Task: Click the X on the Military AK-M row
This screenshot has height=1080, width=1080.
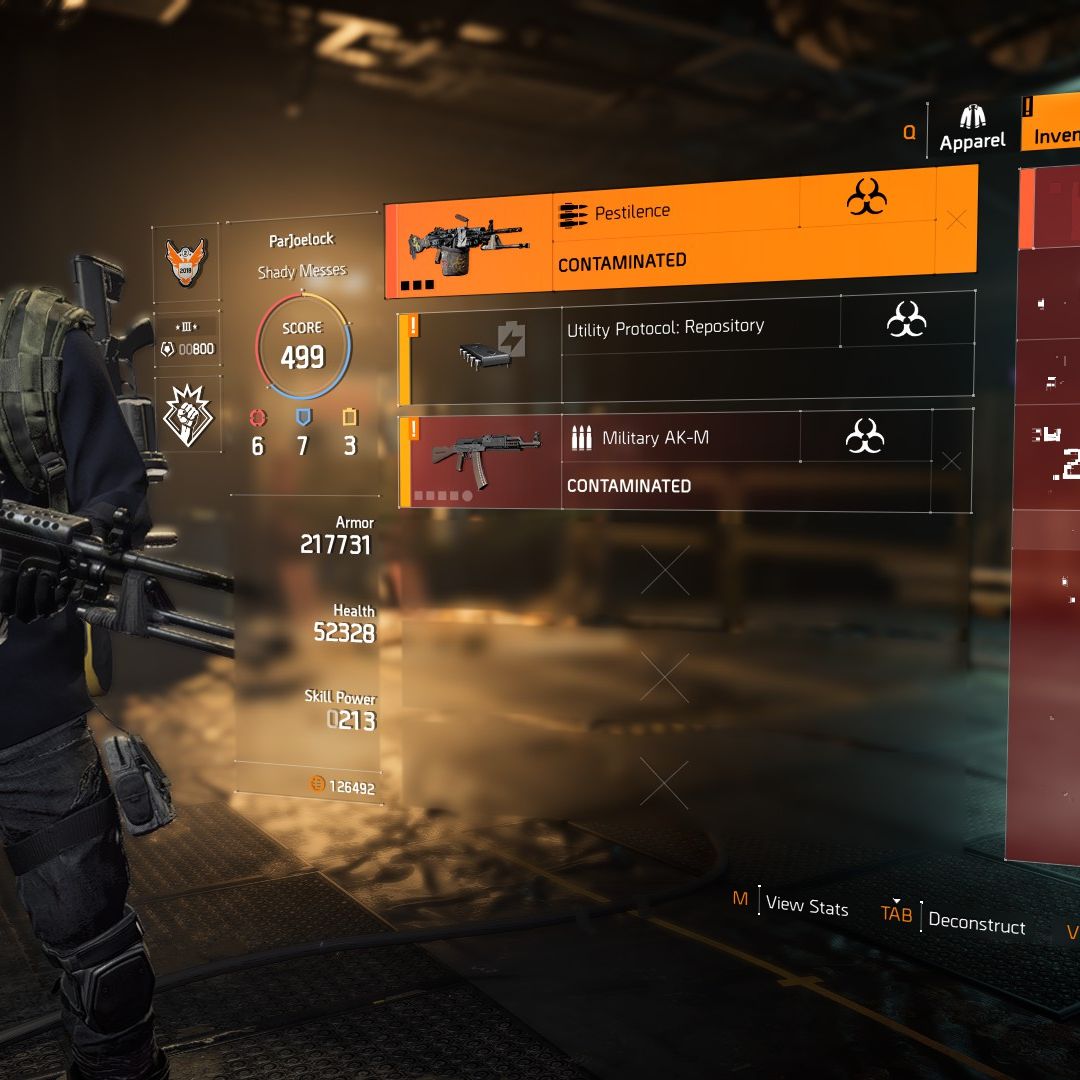Action: click(951, 461)
